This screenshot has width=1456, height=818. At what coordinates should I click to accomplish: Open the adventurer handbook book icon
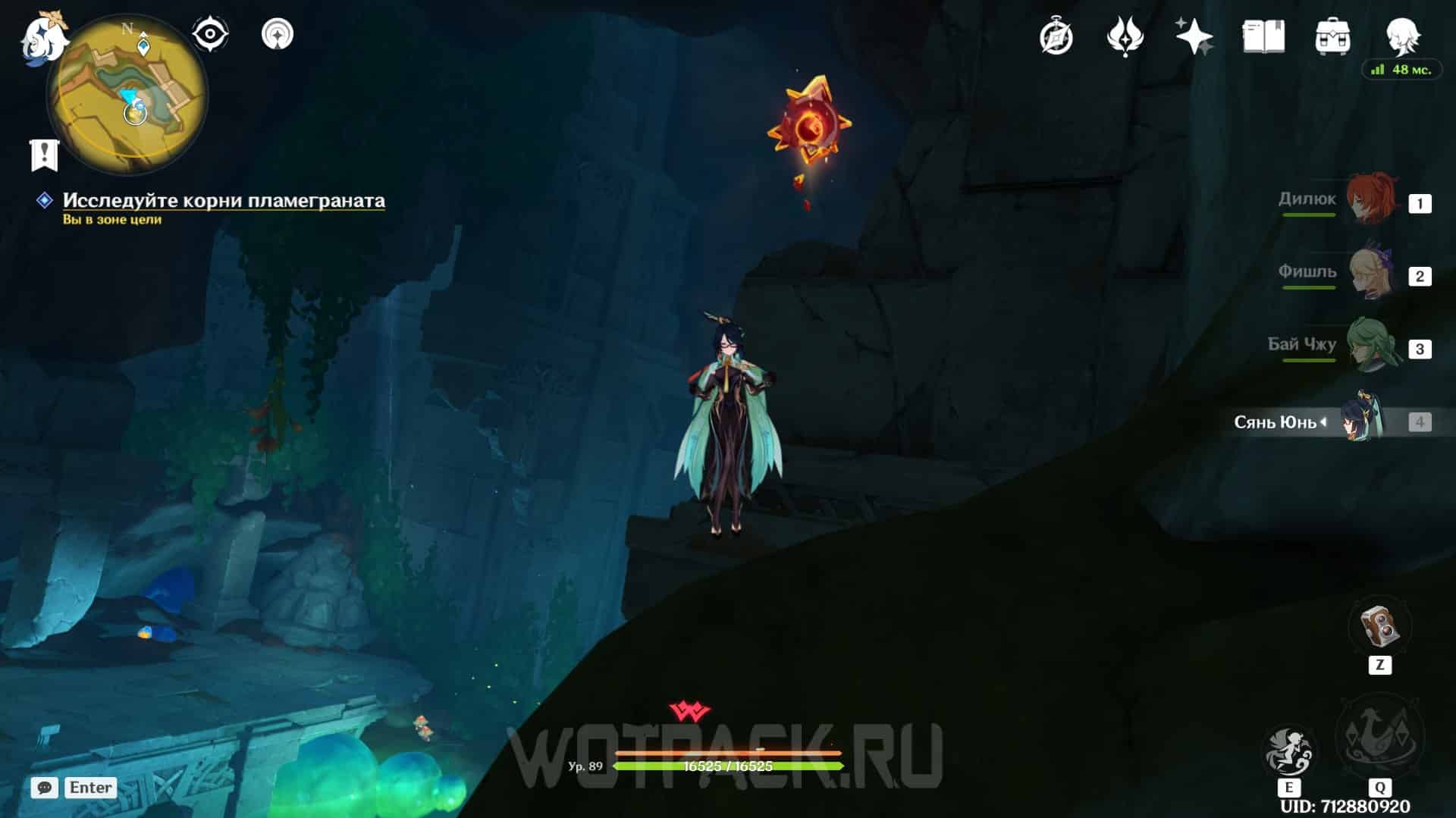pos(1263,36)
